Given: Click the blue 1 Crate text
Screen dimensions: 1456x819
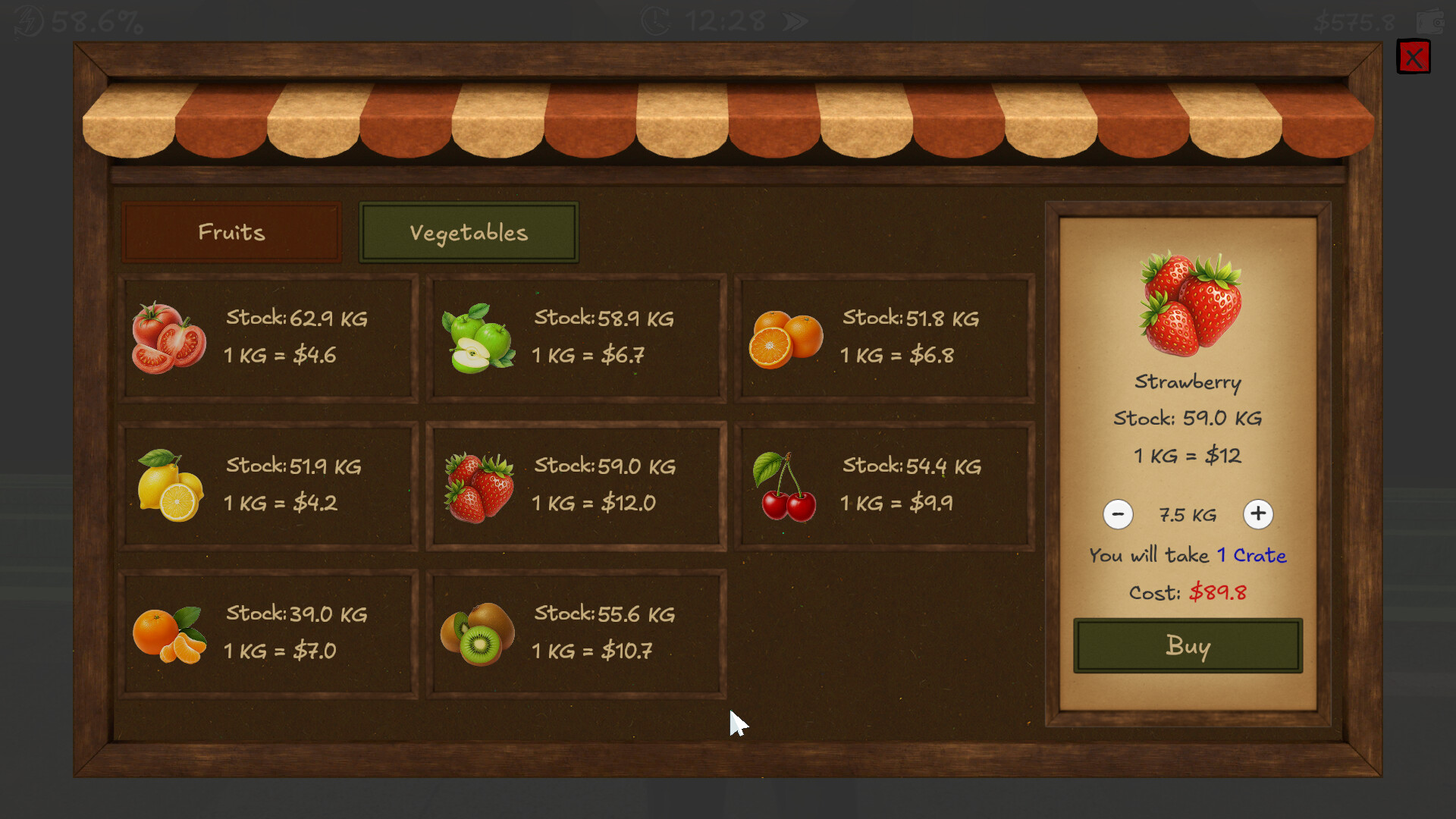Looking at the screenshot, I should pyautogui.click(x=1251, y=556).
